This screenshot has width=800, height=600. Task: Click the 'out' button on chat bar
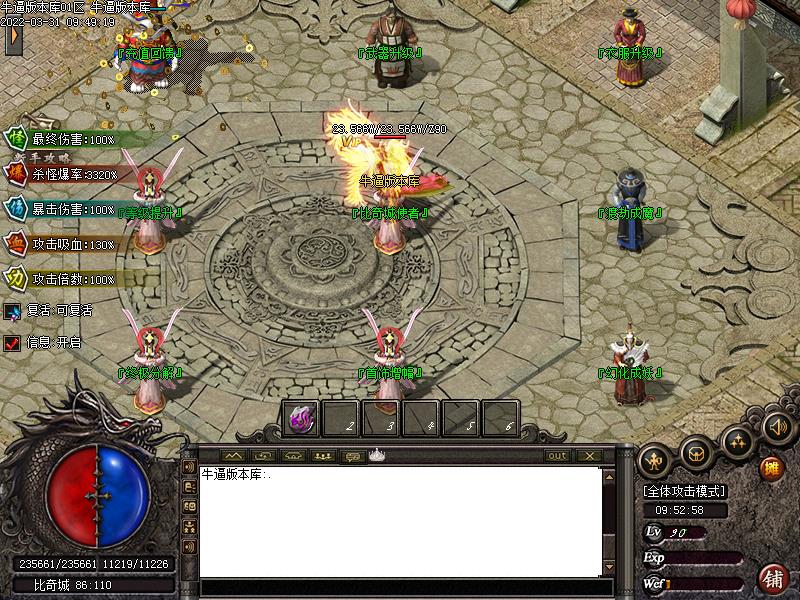(x=557, y=456)
